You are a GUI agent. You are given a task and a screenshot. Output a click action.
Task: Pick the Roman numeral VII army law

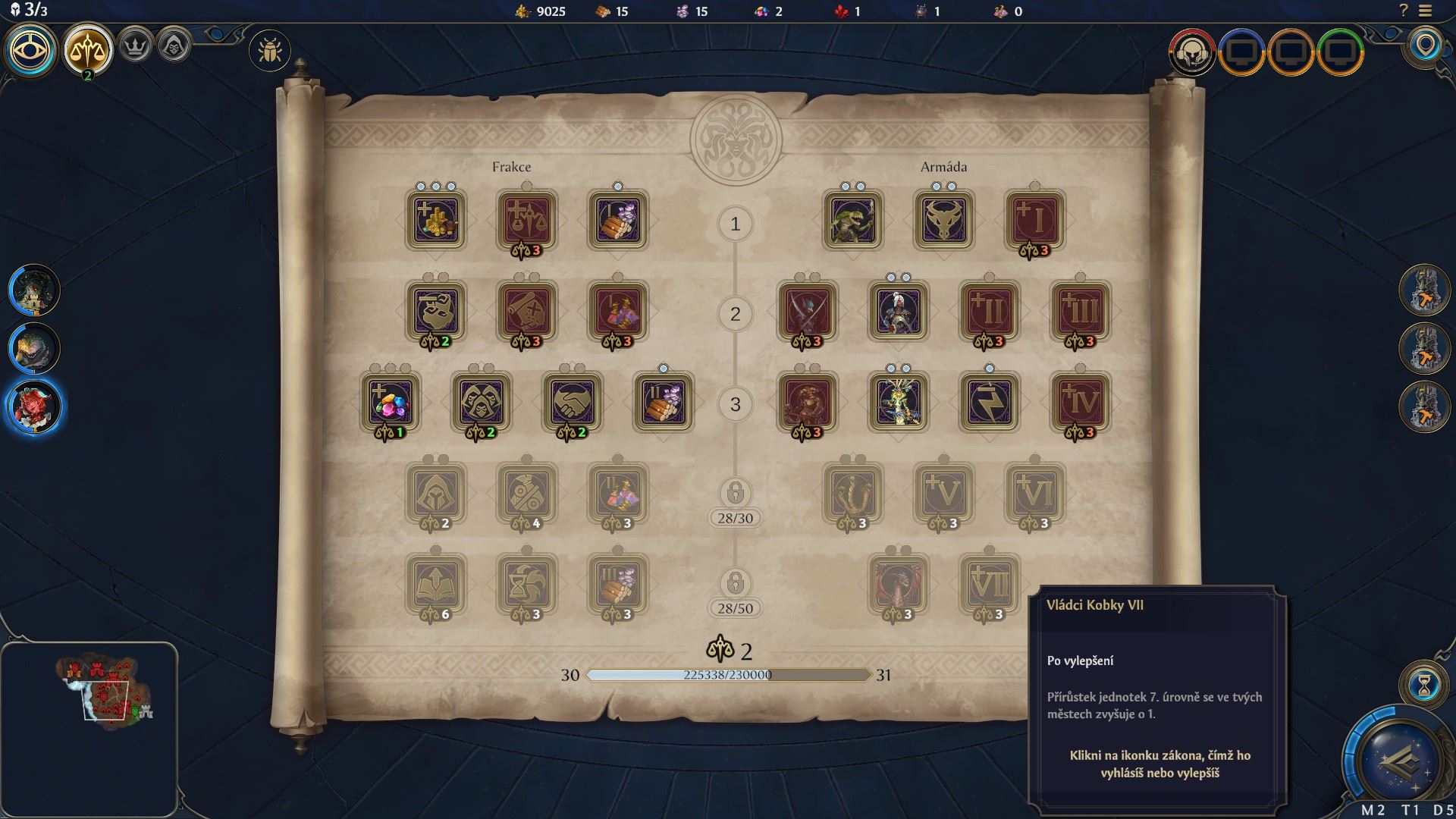pos(989,584)
